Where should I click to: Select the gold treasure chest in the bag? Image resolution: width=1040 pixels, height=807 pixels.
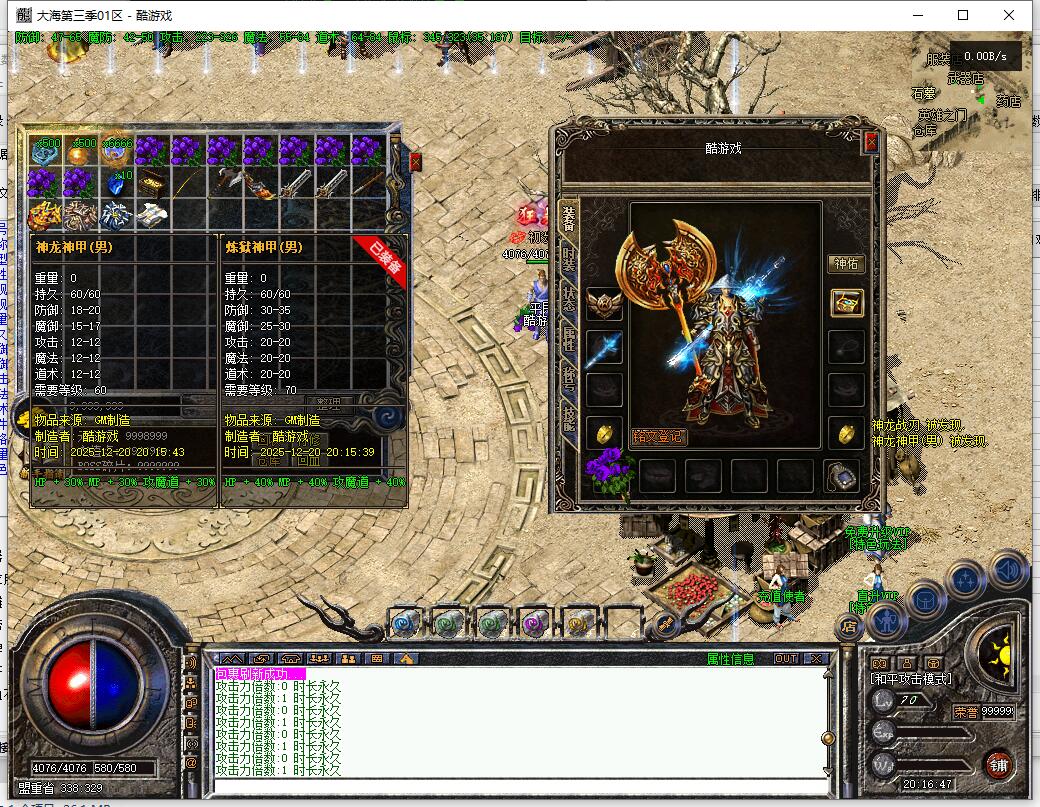pyautogui.click(x=152, y=183)
